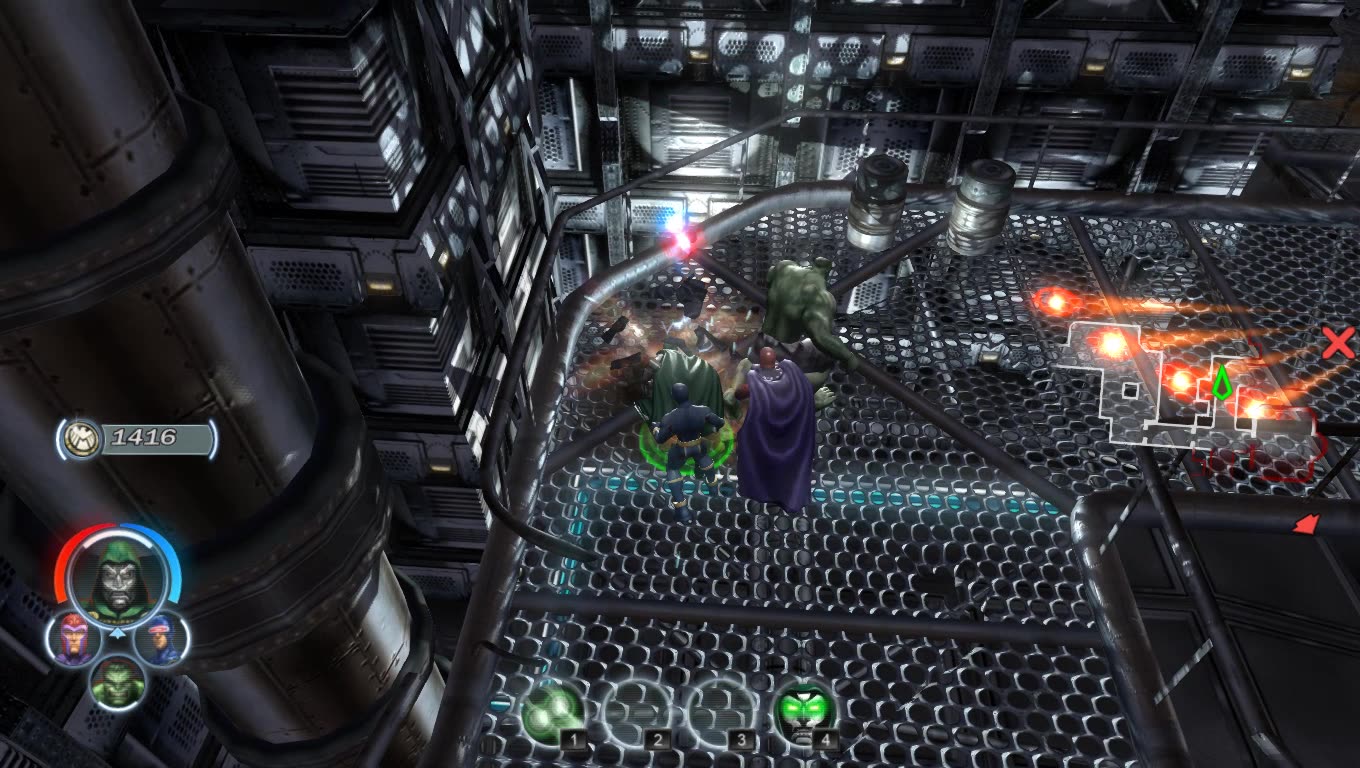This screenshot has height=768, width=1360.
Task: Click the red X objective marker on the minimap
Action: (x=1337, y=345)
